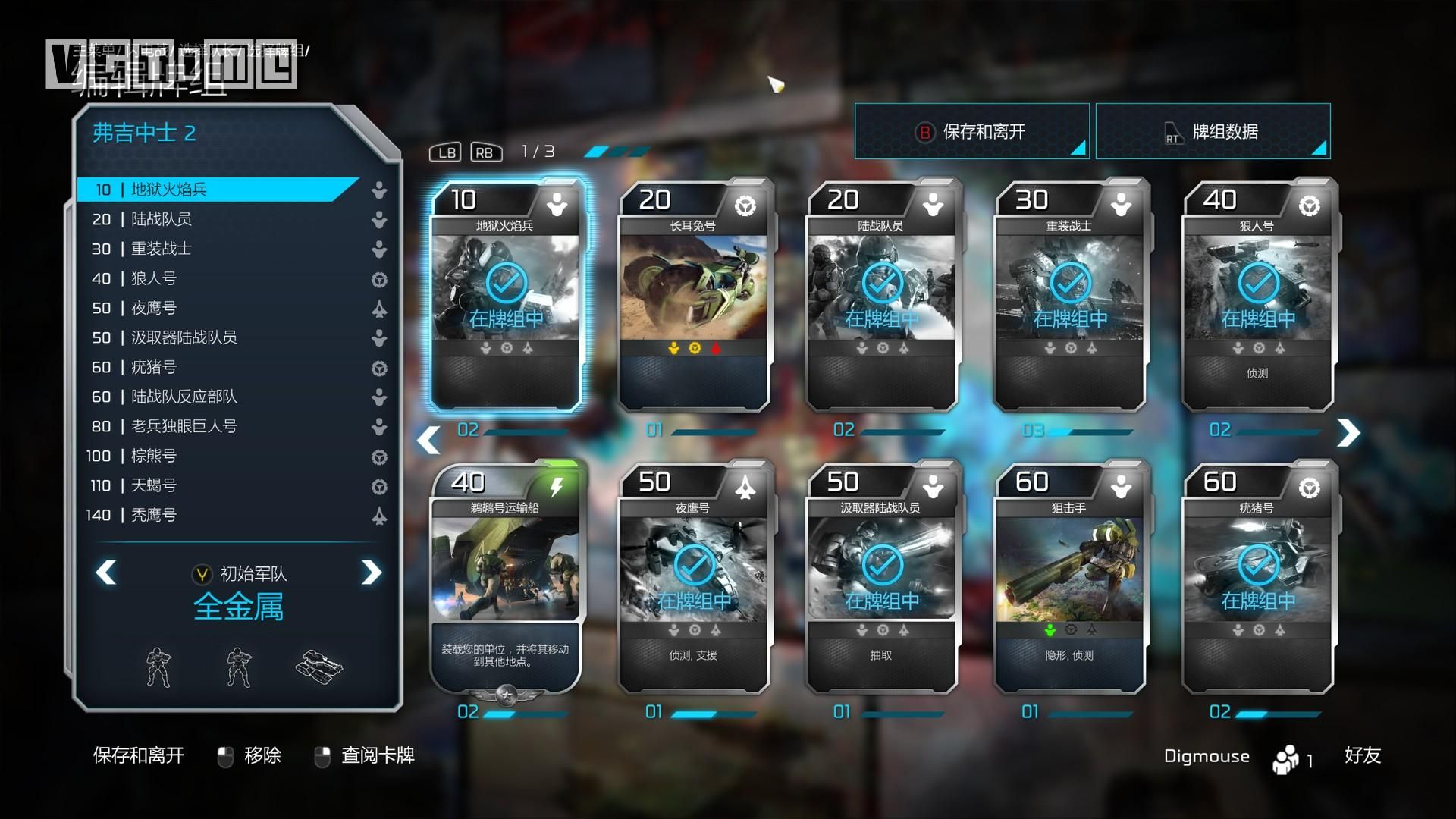Screen dimensions: 1456x819
Task: Click the 保存和离开 button at top
Action: tap(971, 132)
